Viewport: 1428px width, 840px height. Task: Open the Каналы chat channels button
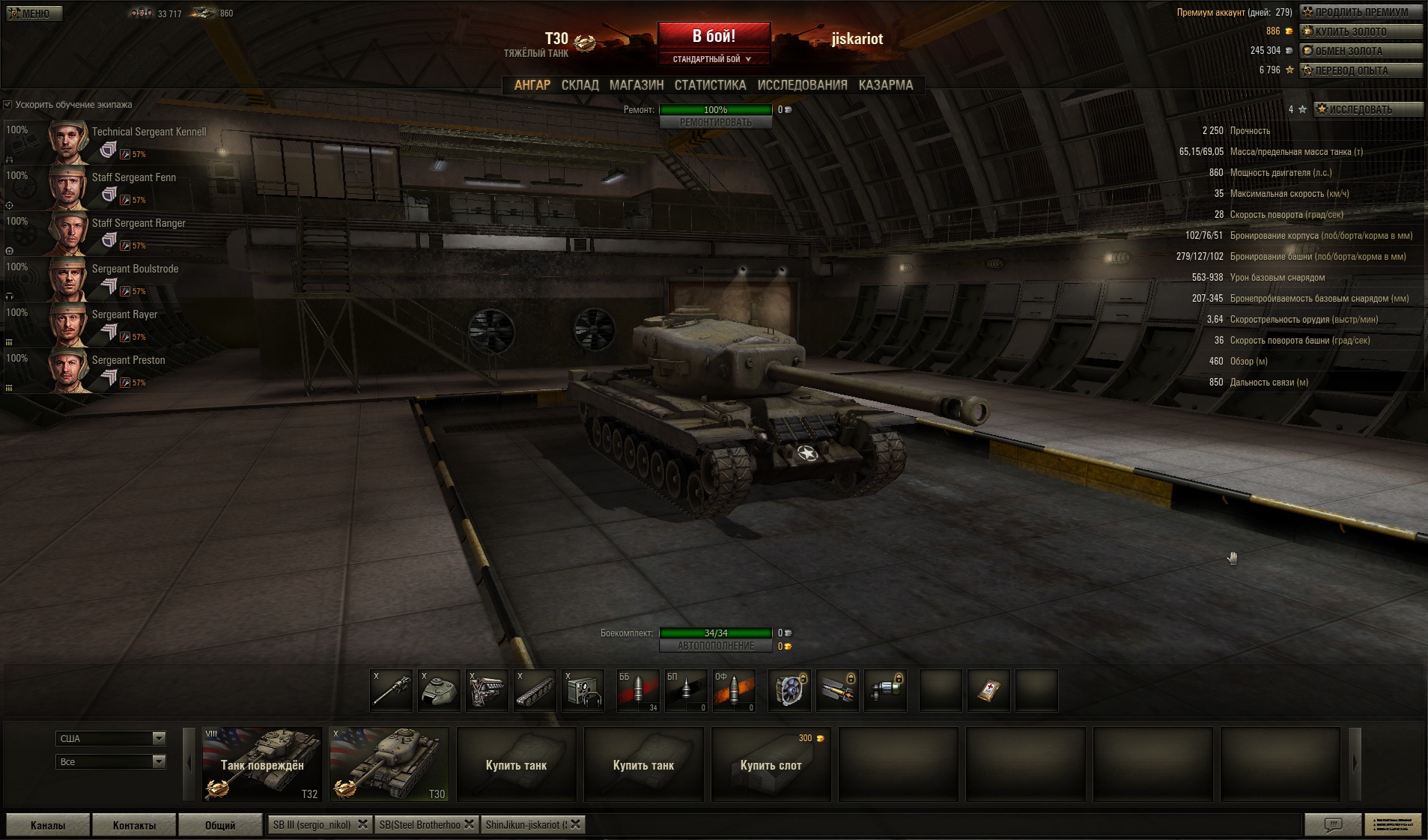click(x=48, y=825)
